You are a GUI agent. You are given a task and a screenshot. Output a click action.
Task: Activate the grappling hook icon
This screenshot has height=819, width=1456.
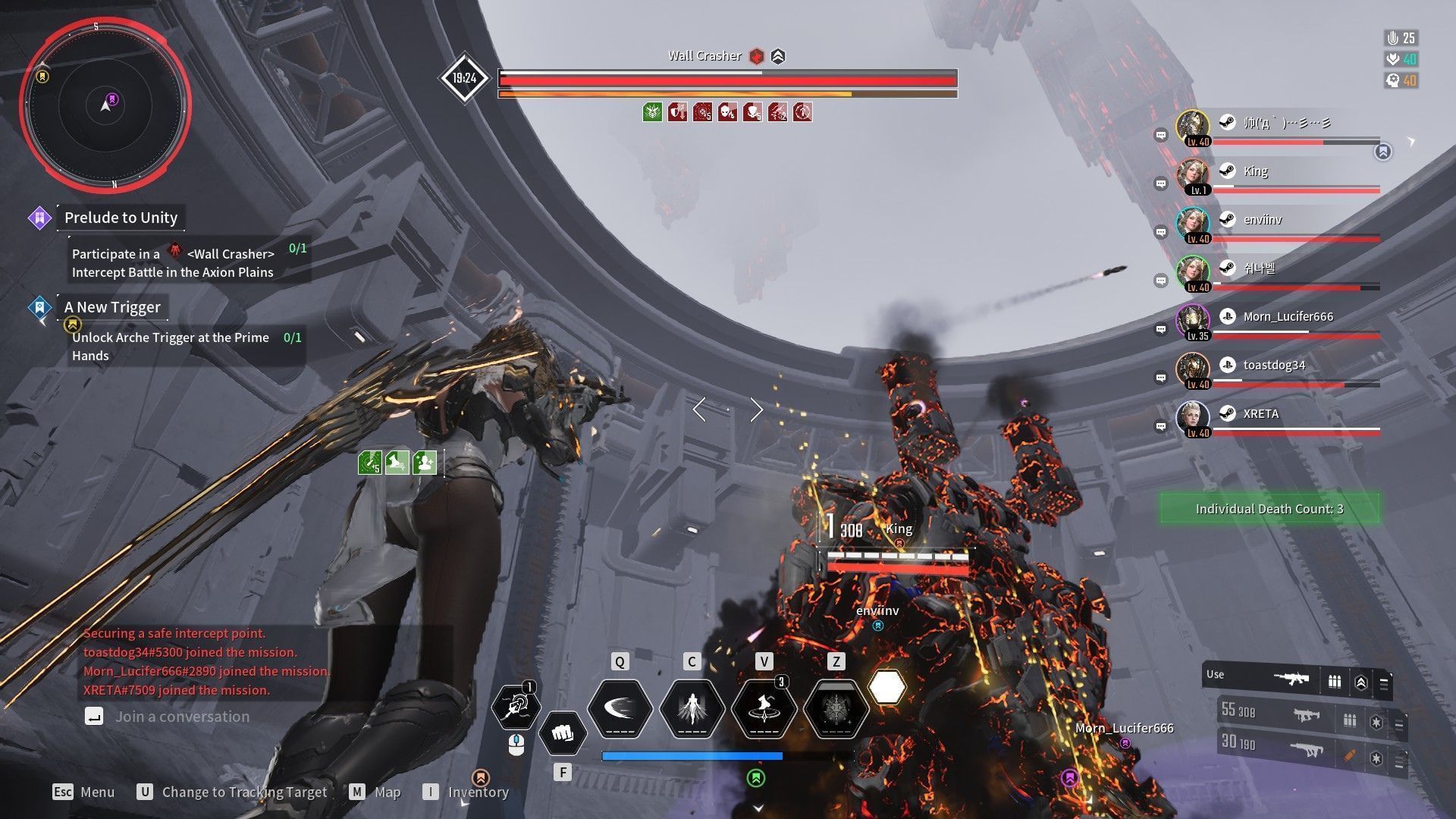(x=516, y=707)
